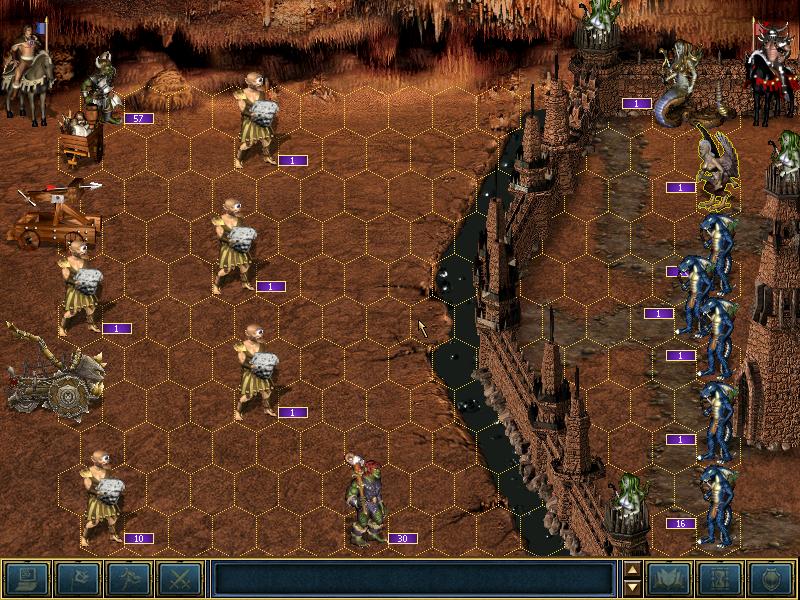Make the active unit wait using the hourglass

[x=720, y=579]
